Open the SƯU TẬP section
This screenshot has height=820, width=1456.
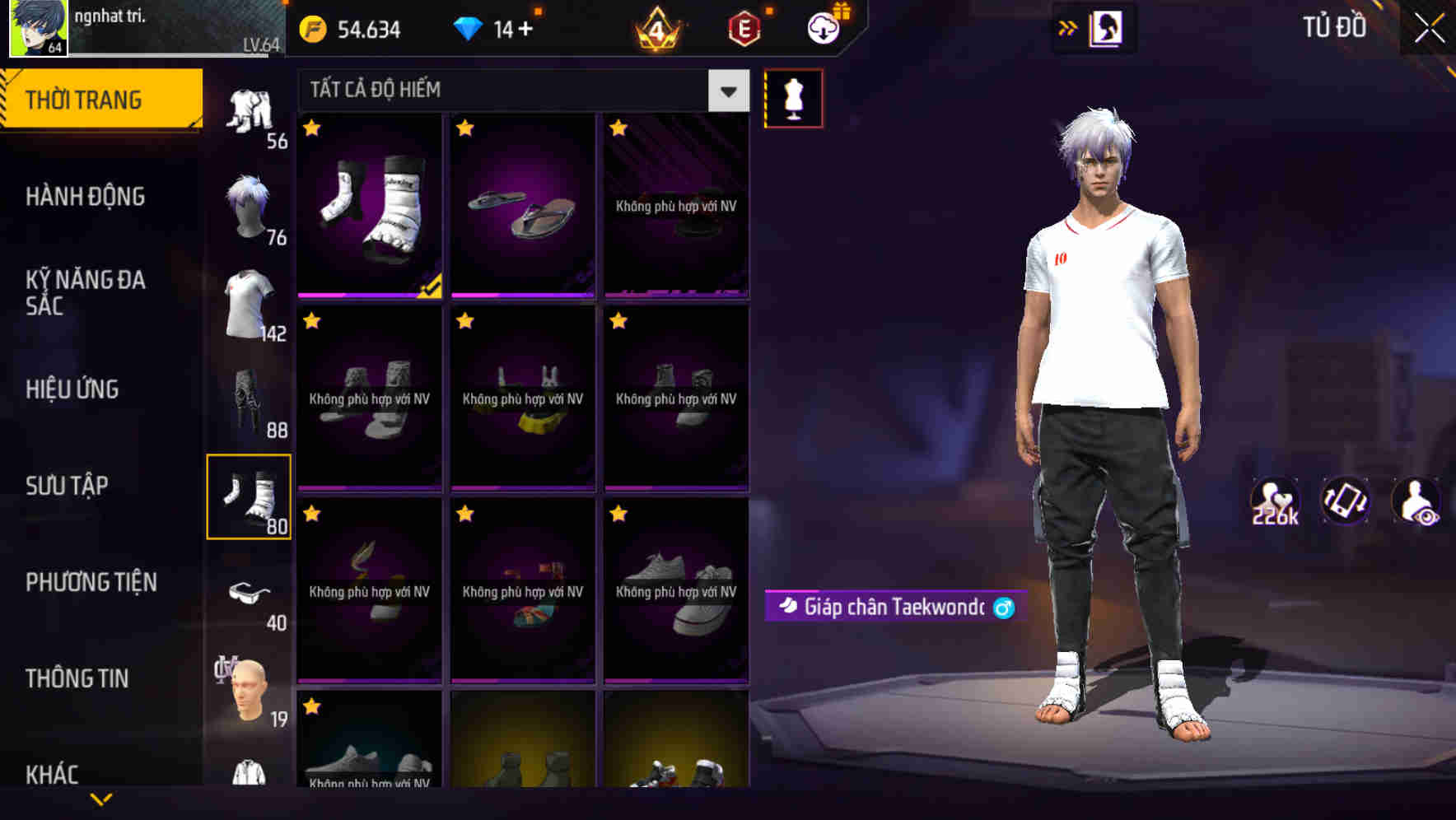pyautogui.click(x=68, y=487)
